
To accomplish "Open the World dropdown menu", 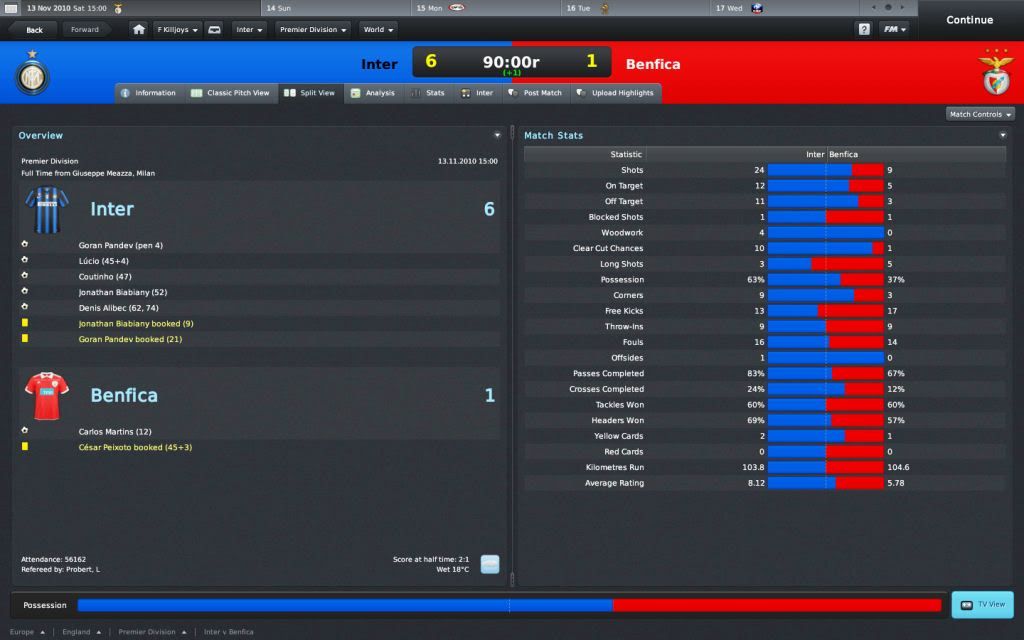I will pos(378,30).
